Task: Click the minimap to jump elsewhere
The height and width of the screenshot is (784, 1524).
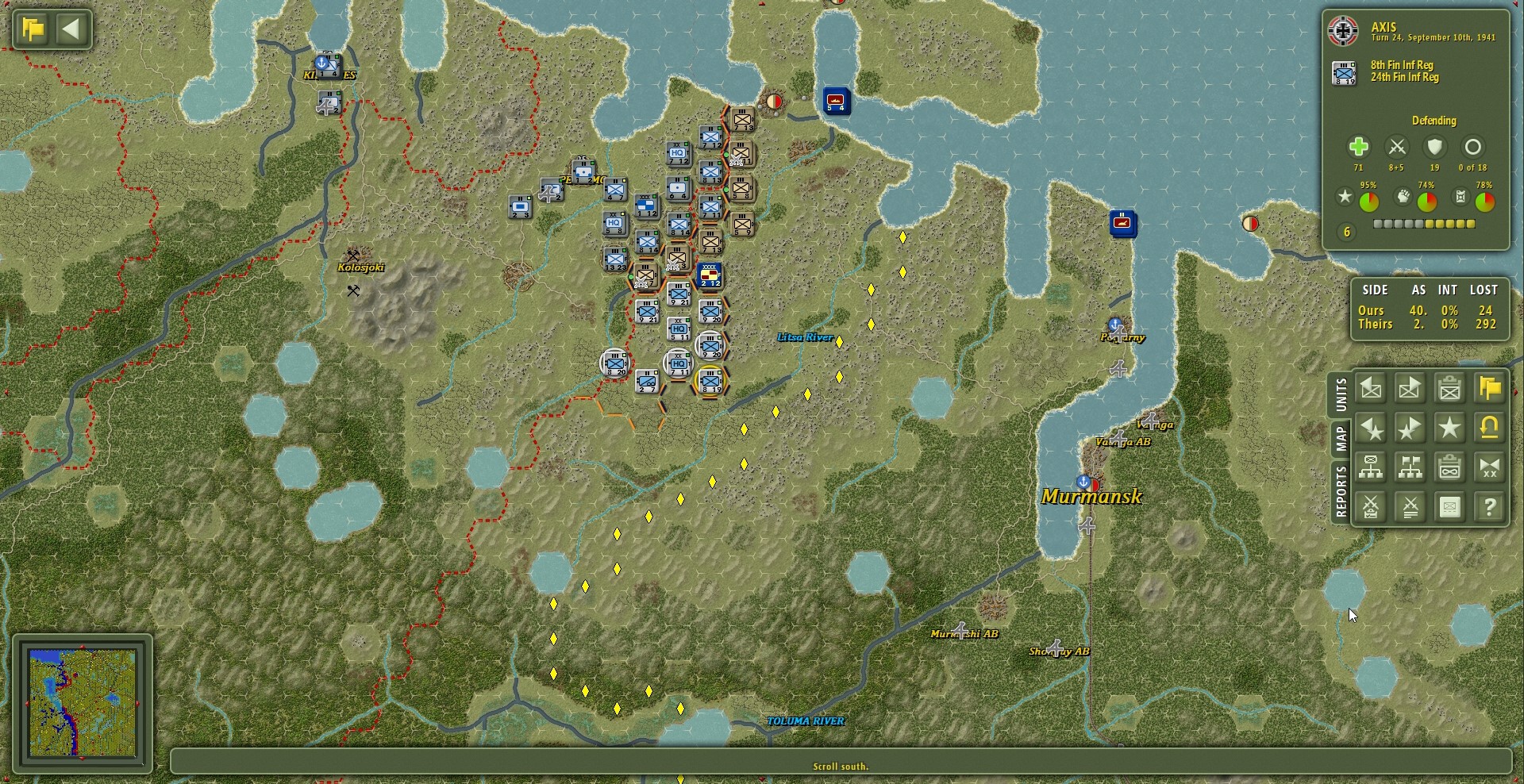Action: 83,704
